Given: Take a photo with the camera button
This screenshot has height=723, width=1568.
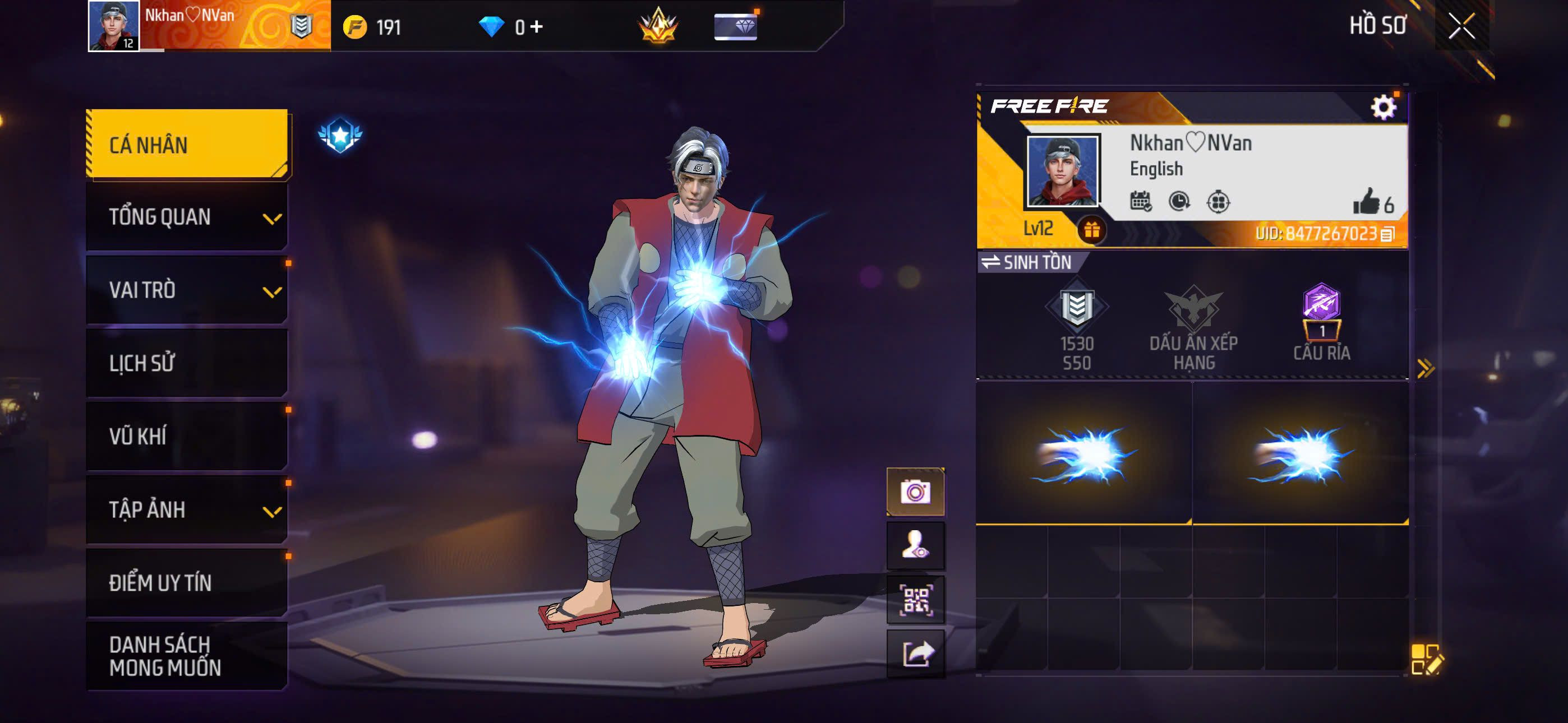Looking at the screenshot, I should 915,492.
